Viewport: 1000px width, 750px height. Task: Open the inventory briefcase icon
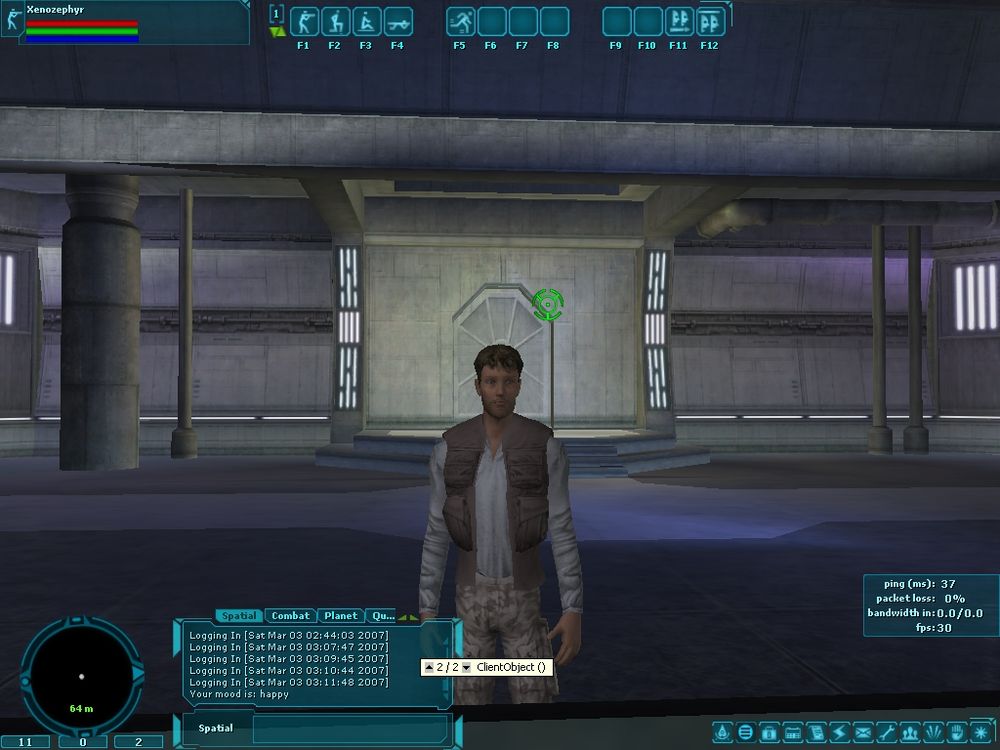(770, 732)
